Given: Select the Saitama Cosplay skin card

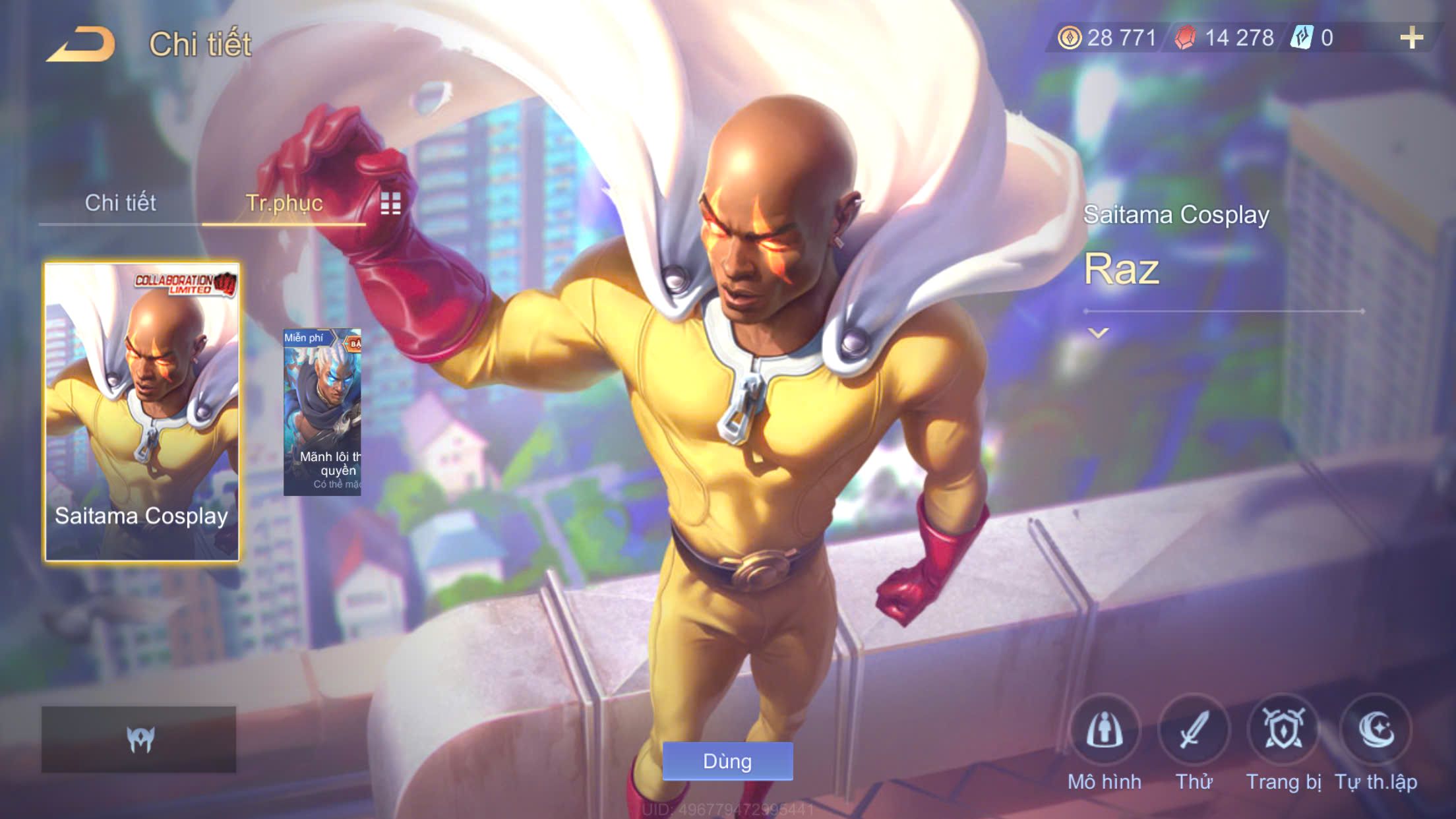Looking at the screenshot, I should pyautogui.click(x=142, y=412).
